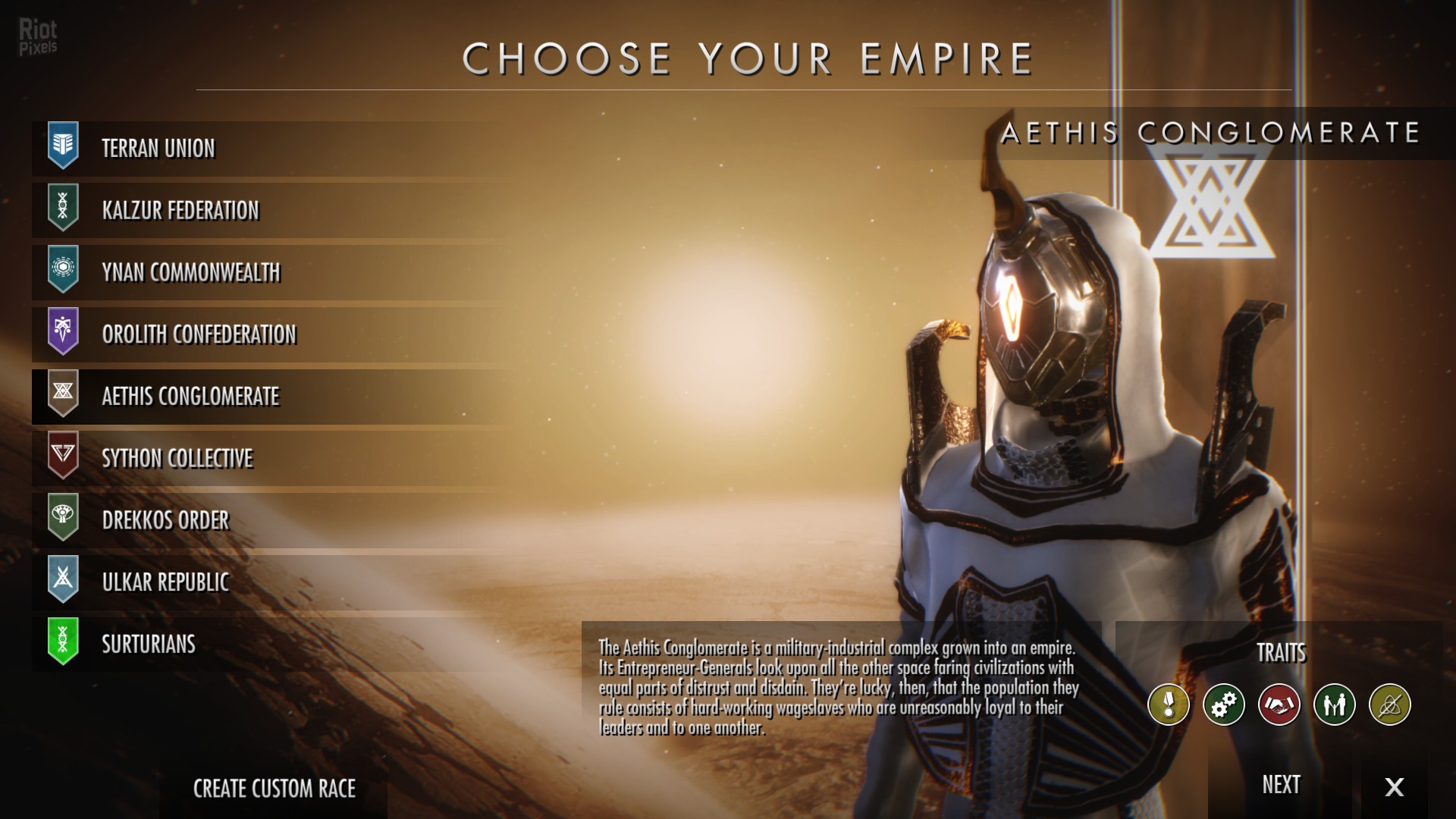
Task: Select the Terran Union empire
Action: [158, 149]
